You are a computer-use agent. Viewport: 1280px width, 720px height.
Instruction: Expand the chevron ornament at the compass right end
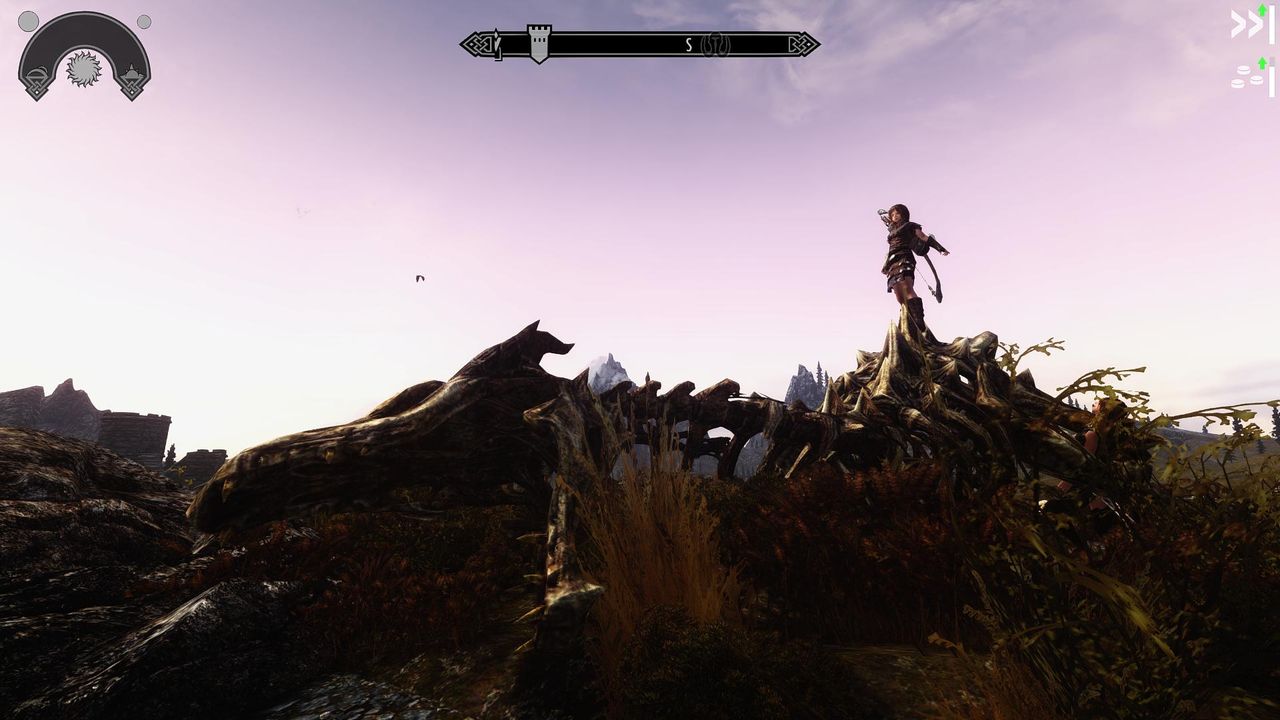[x=801, y=43]
